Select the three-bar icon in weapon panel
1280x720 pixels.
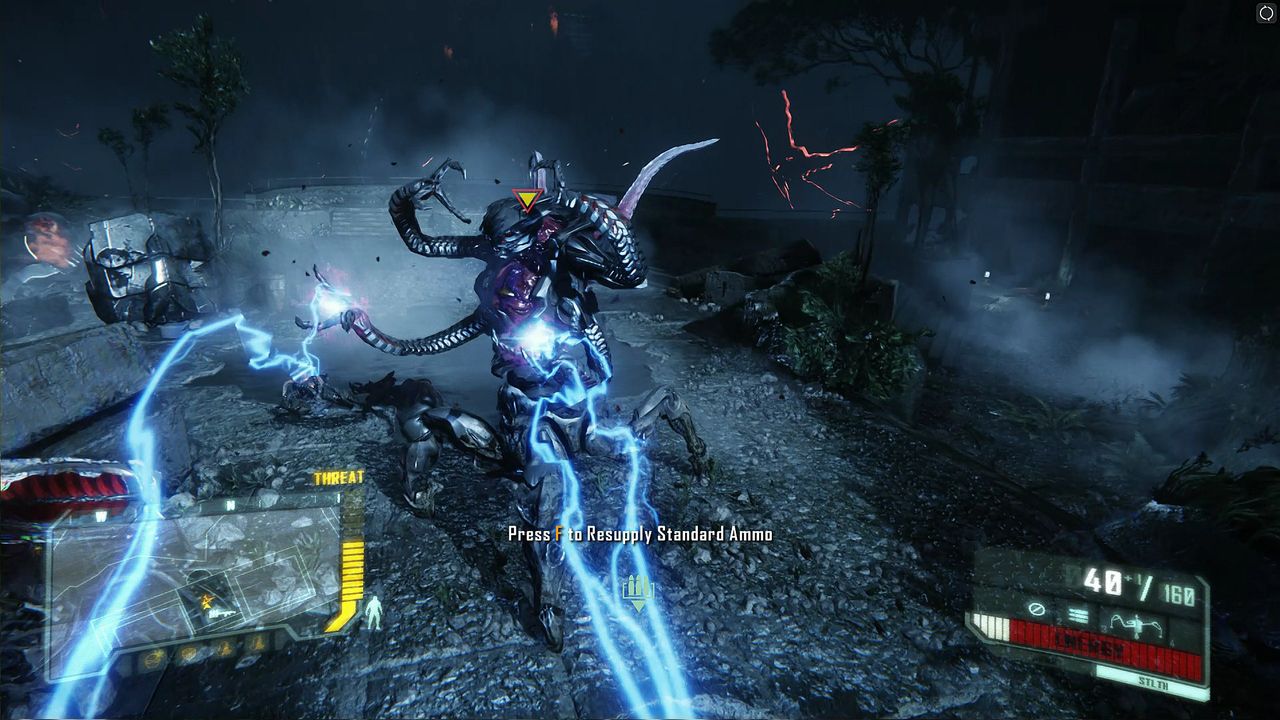coord(1077,615)
